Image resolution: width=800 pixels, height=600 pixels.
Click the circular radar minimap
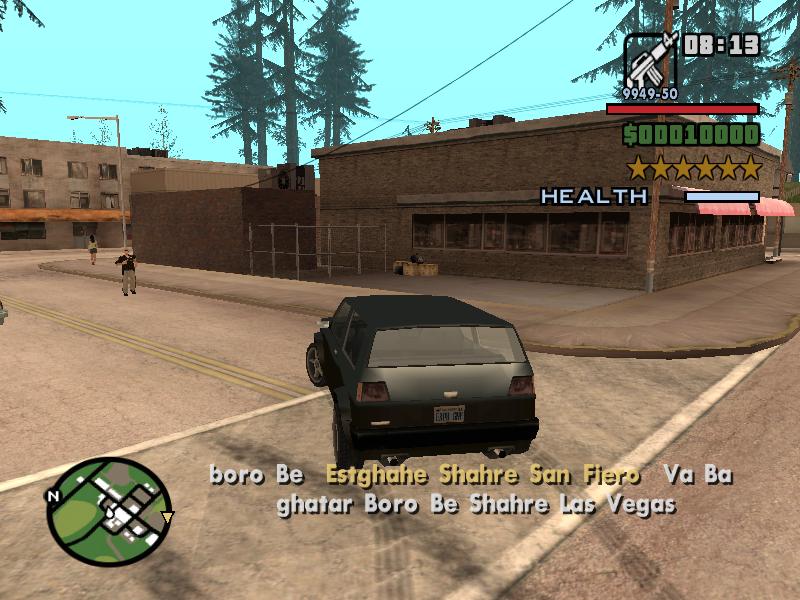point(110,510)
